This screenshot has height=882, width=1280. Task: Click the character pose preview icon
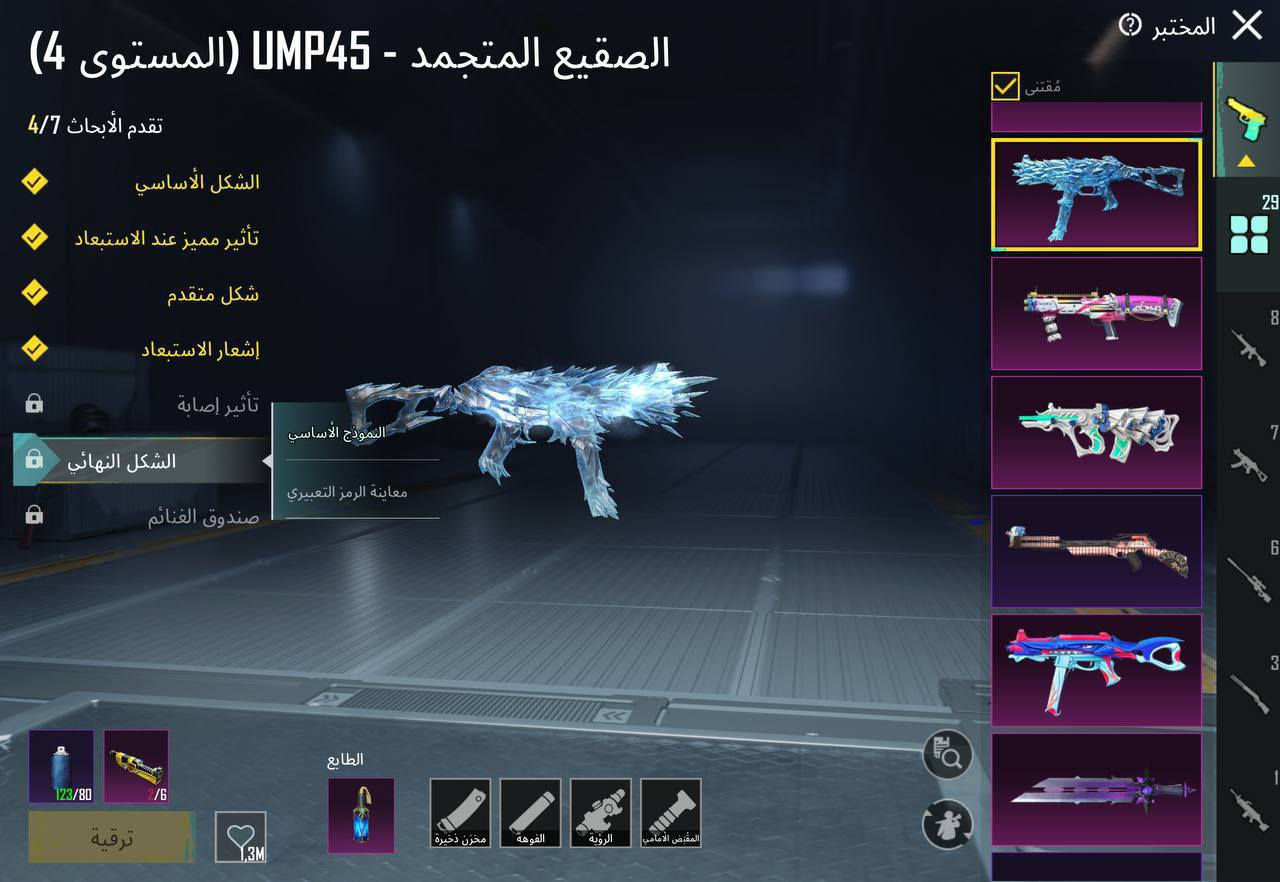pos(946,826)
